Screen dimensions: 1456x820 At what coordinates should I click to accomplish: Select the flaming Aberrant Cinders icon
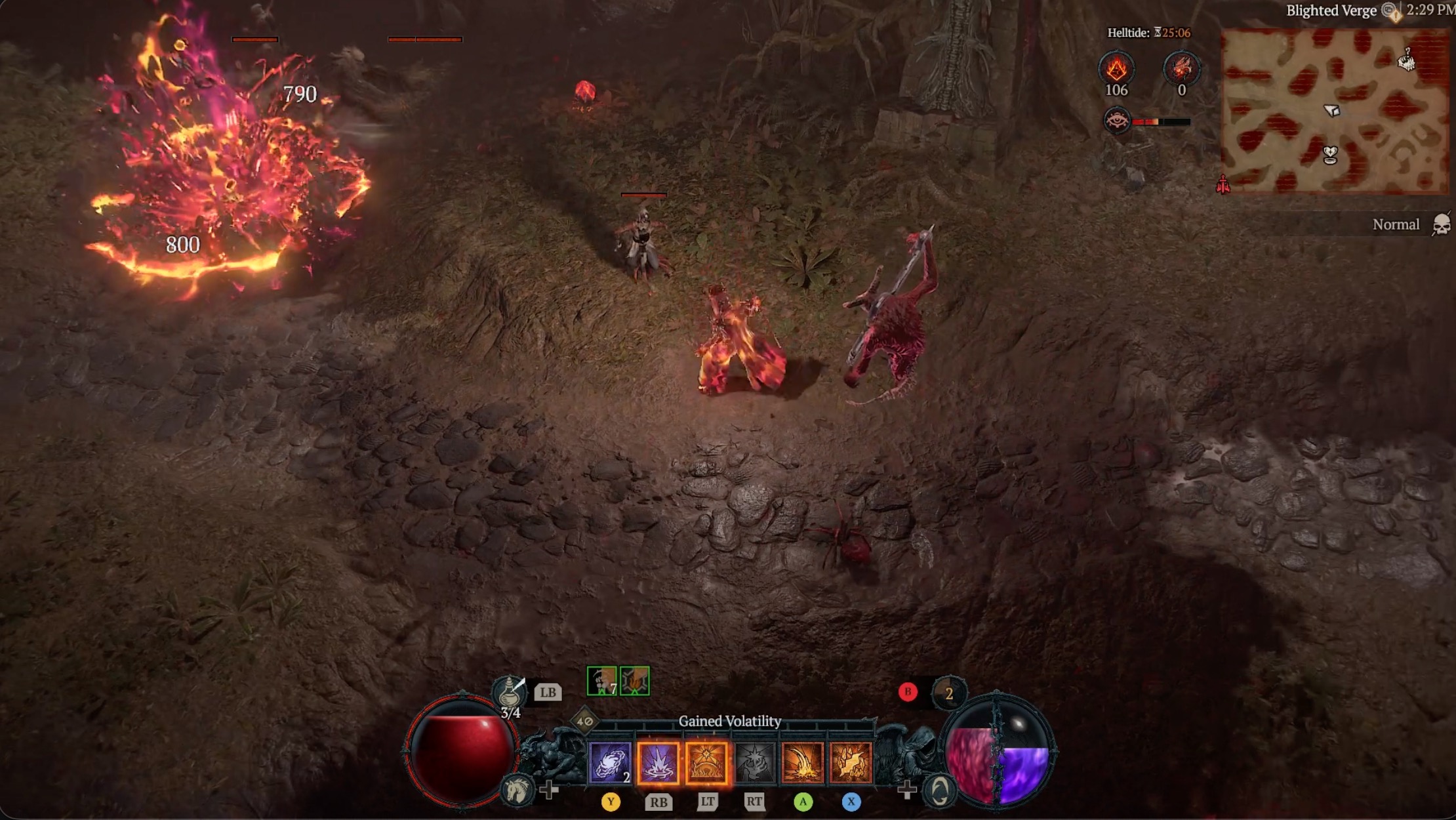1116,68
